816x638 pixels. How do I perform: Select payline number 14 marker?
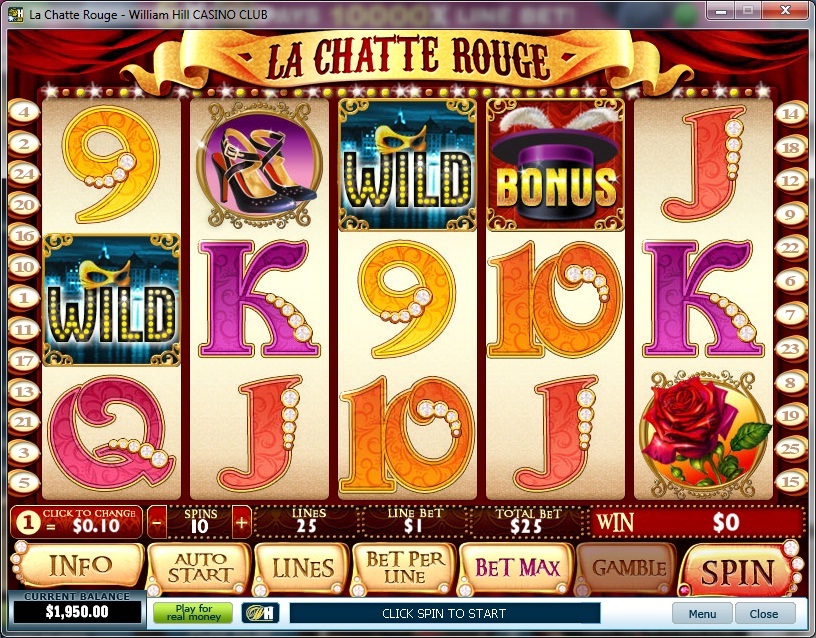click(x=791, y=113)
